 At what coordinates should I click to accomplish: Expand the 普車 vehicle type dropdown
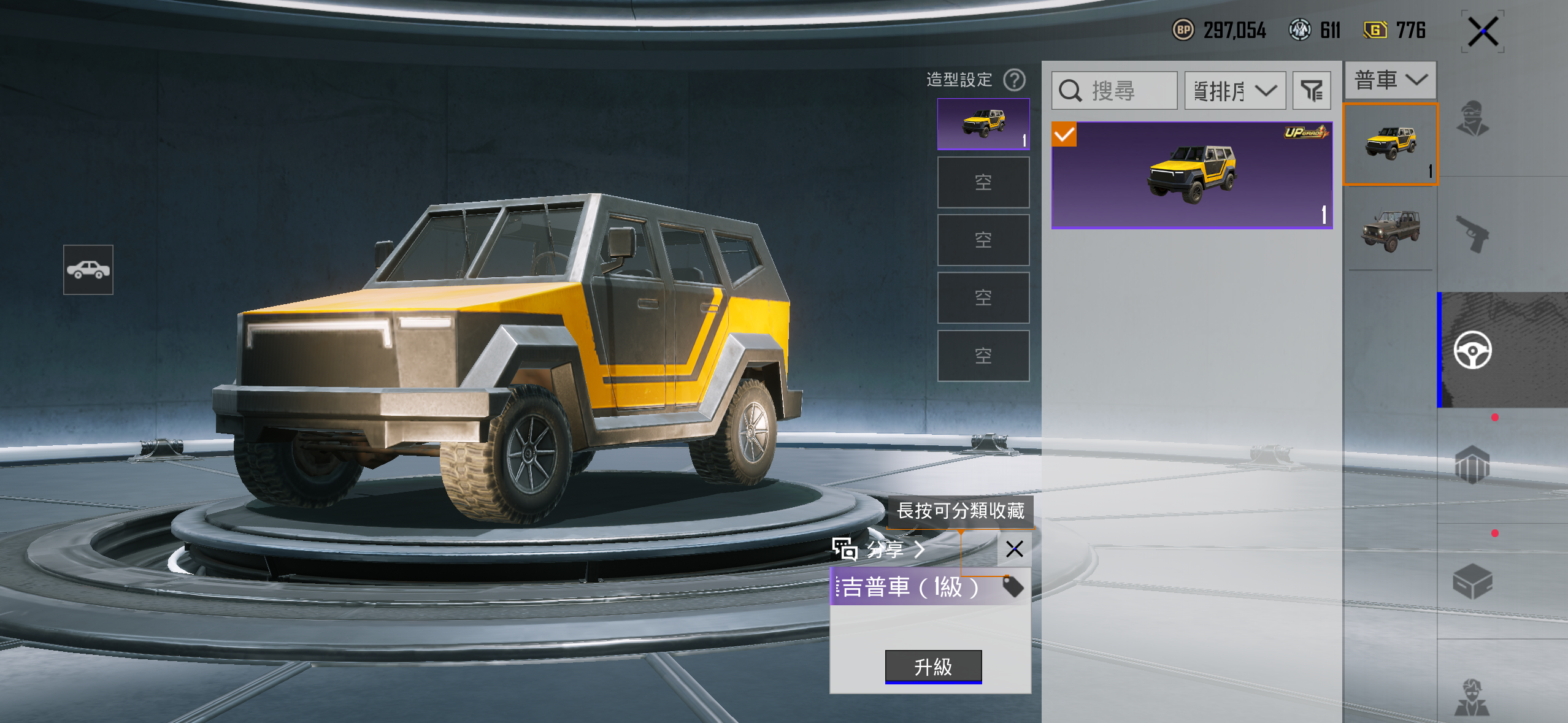pos(1390,80)
